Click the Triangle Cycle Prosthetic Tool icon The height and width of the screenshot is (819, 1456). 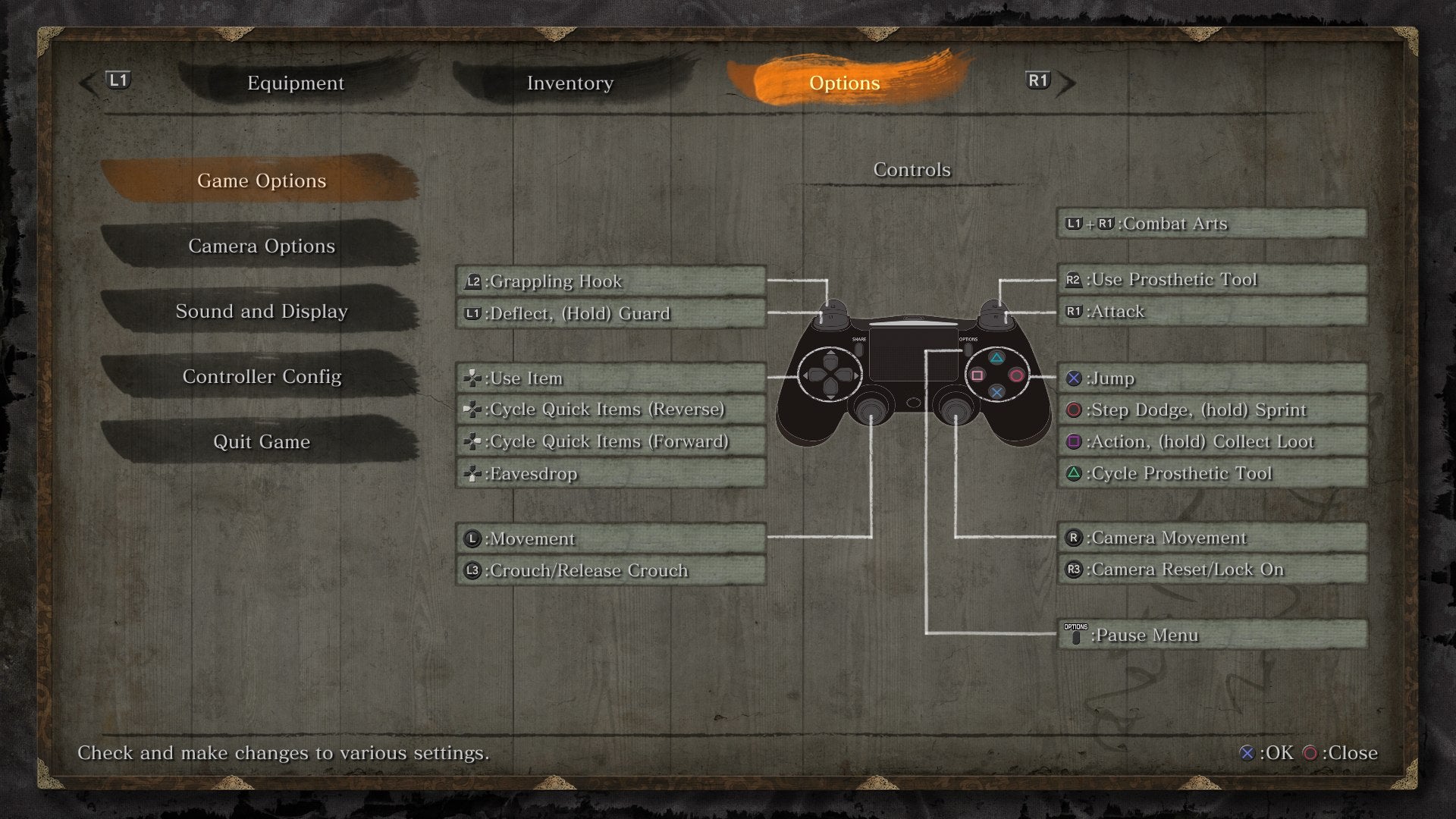click(1072, 472)
